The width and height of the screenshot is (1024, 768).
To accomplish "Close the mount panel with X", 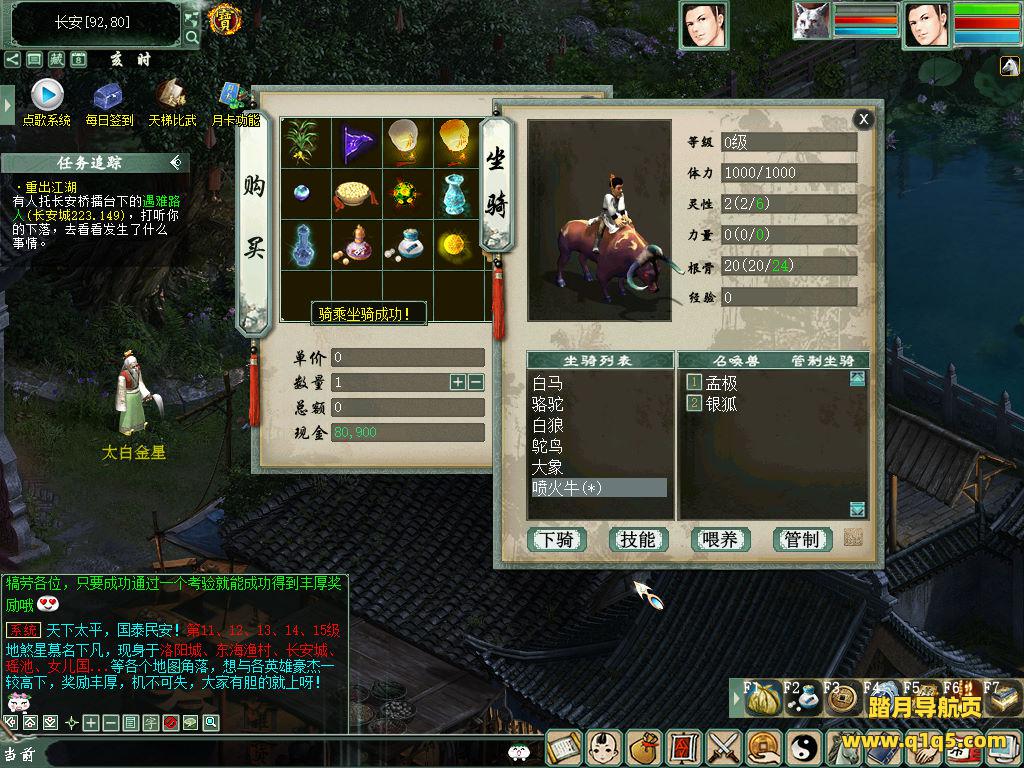I will (x=862, y=120).
